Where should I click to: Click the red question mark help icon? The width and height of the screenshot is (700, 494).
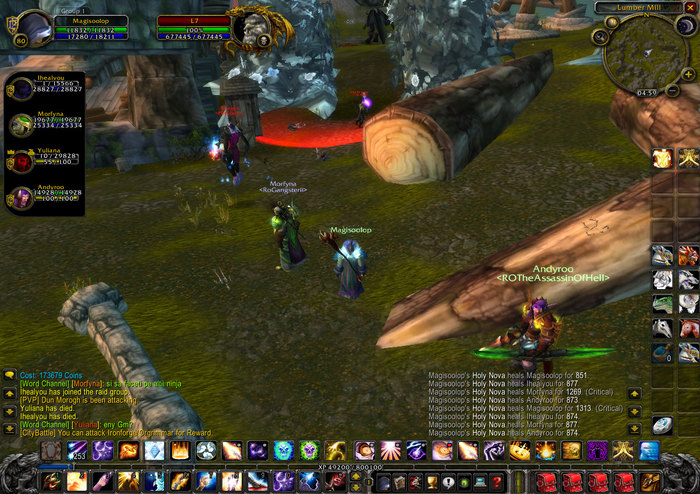[497, 482]
